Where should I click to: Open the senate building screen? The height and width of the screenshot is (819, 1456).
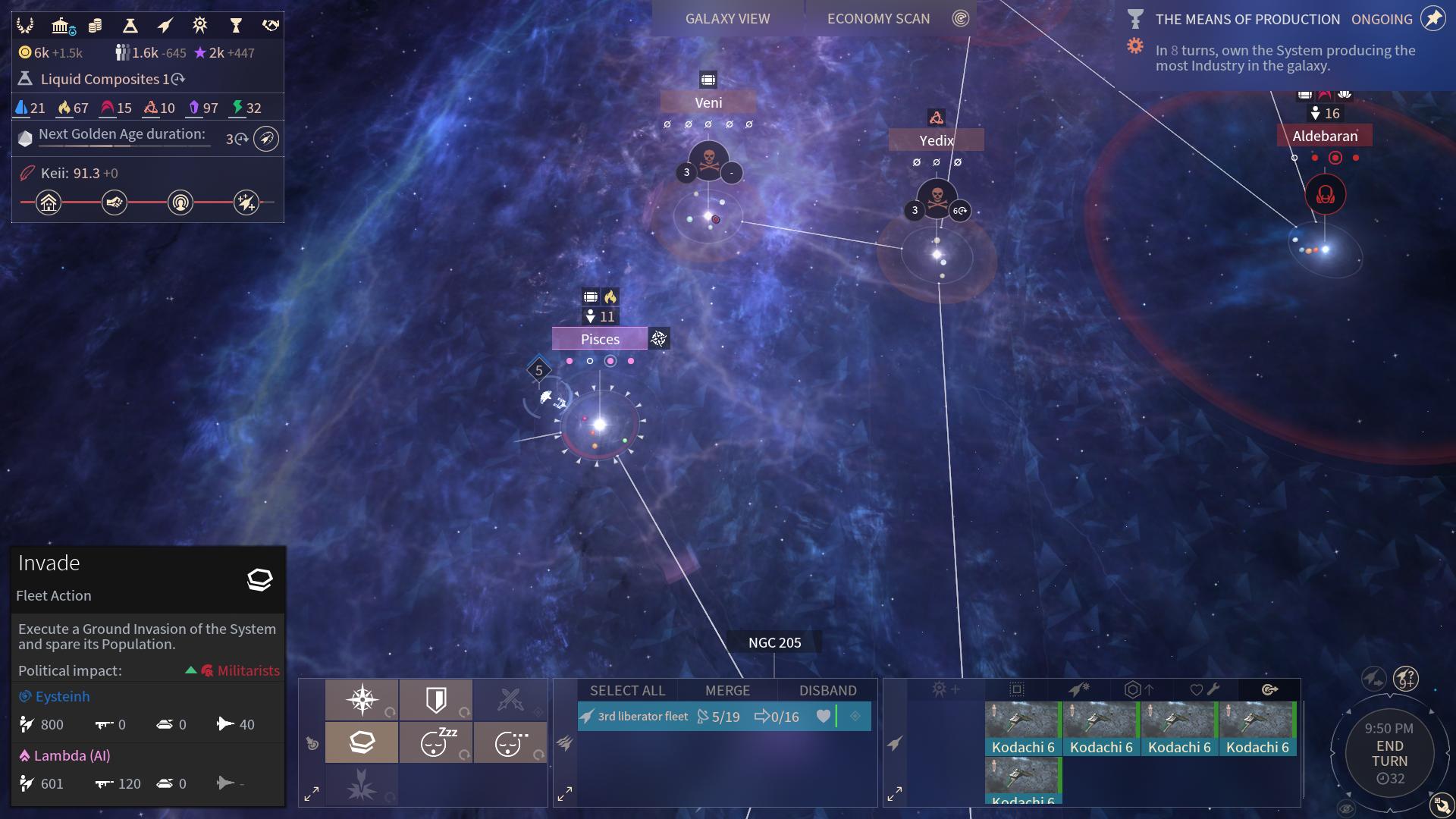point(61,26)
